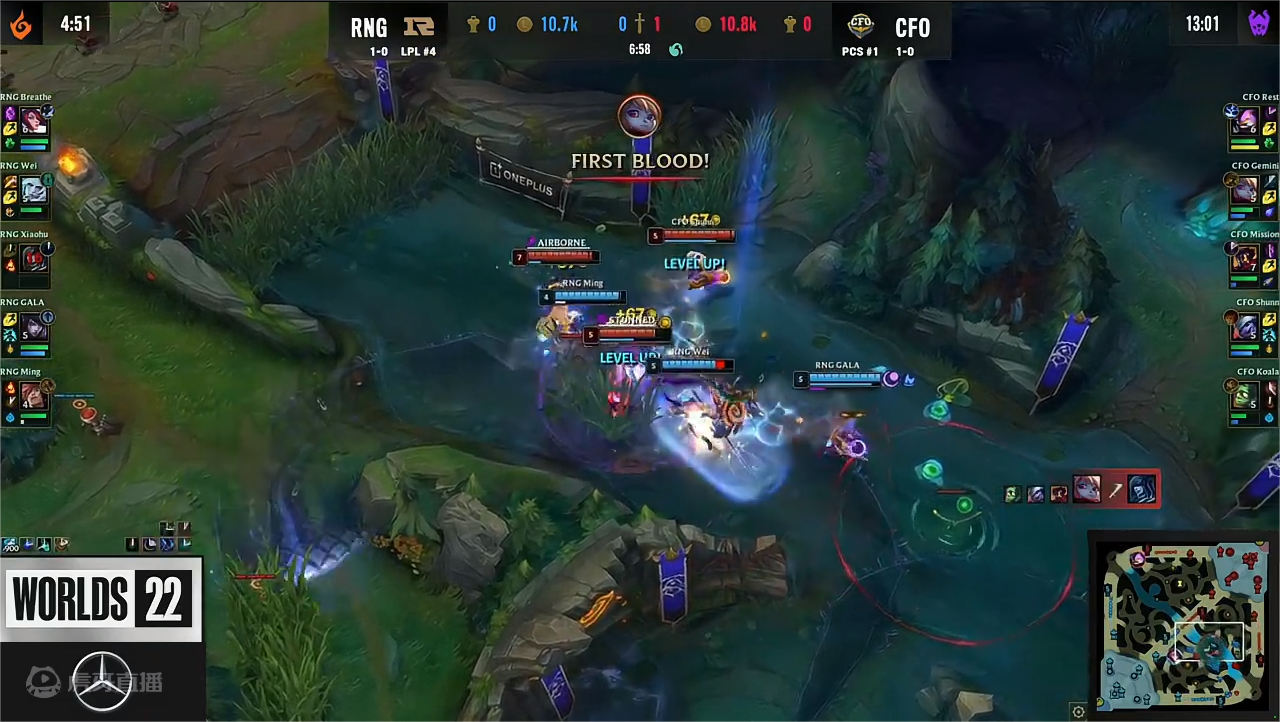
Task: Select CFO Rest's champion portrait
Action: pyautogui.click(x=1246, y=120)
